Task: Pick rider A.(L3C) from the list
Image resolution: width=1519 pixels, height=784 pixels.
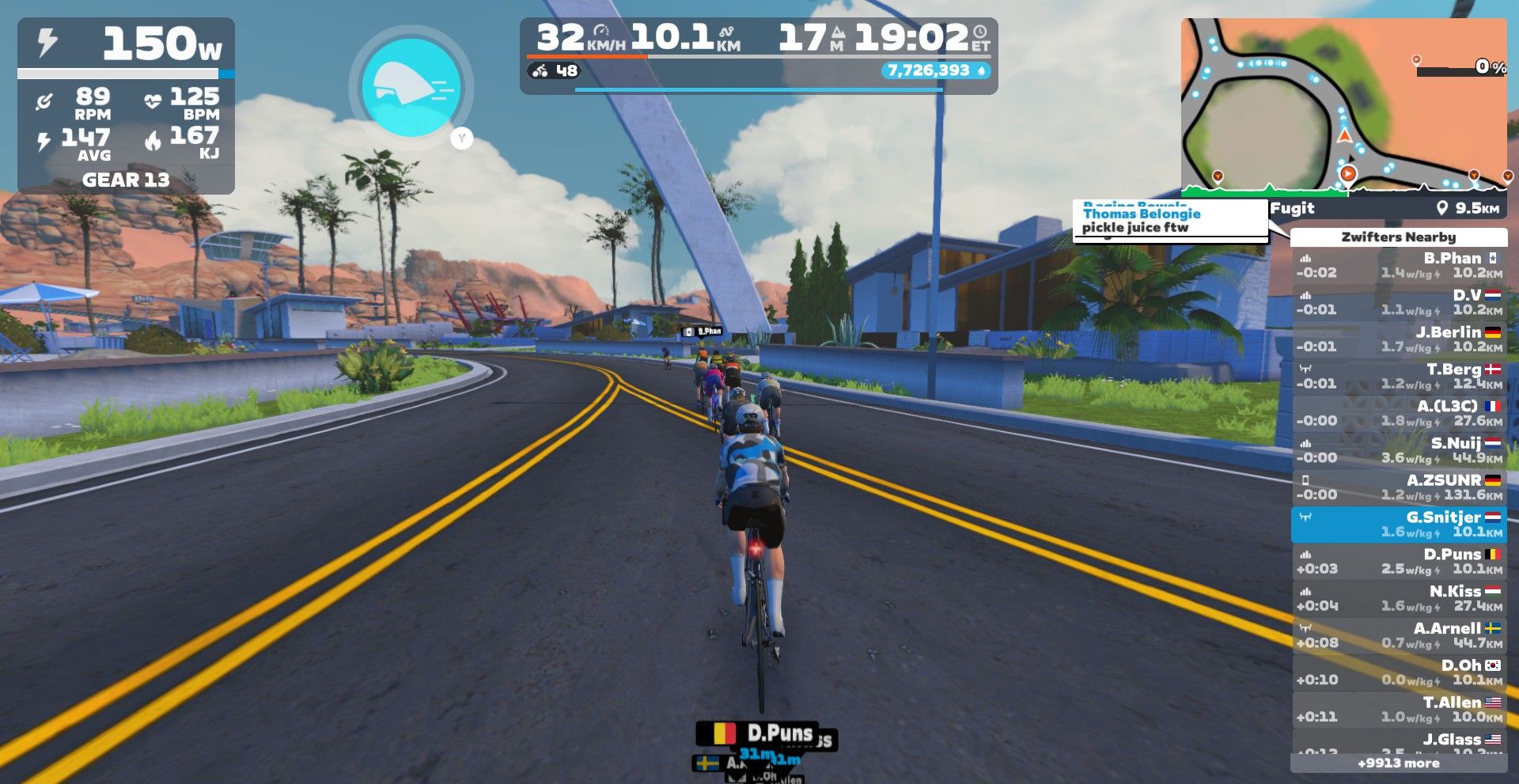Action: click(1398, 413)
